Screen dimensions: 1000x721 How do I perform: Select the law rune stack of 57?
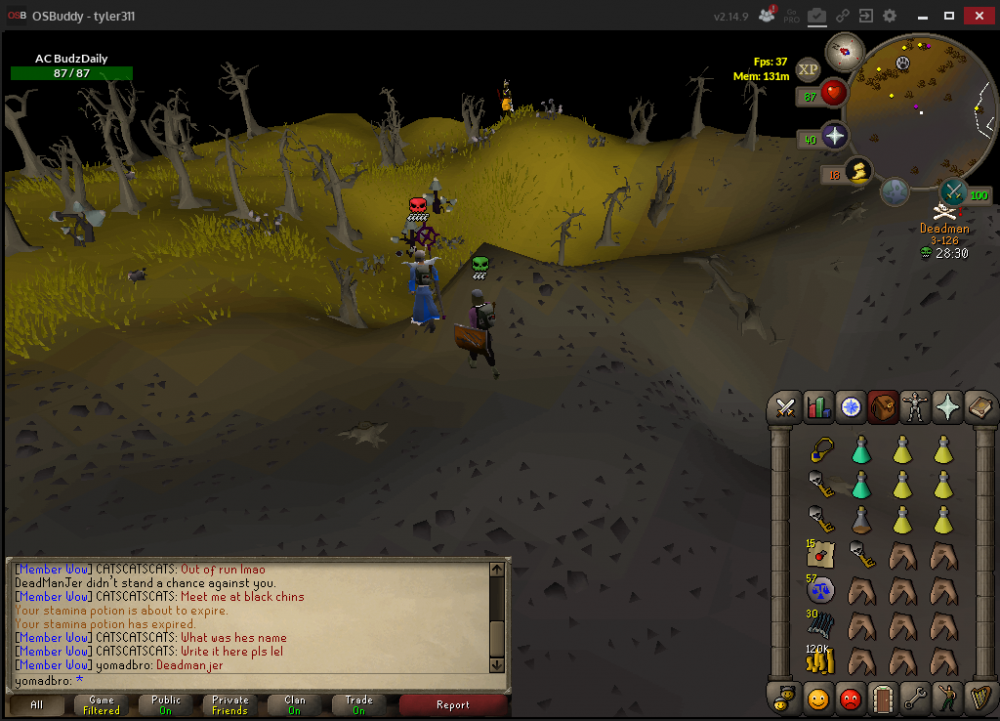(x=820, y=590)
